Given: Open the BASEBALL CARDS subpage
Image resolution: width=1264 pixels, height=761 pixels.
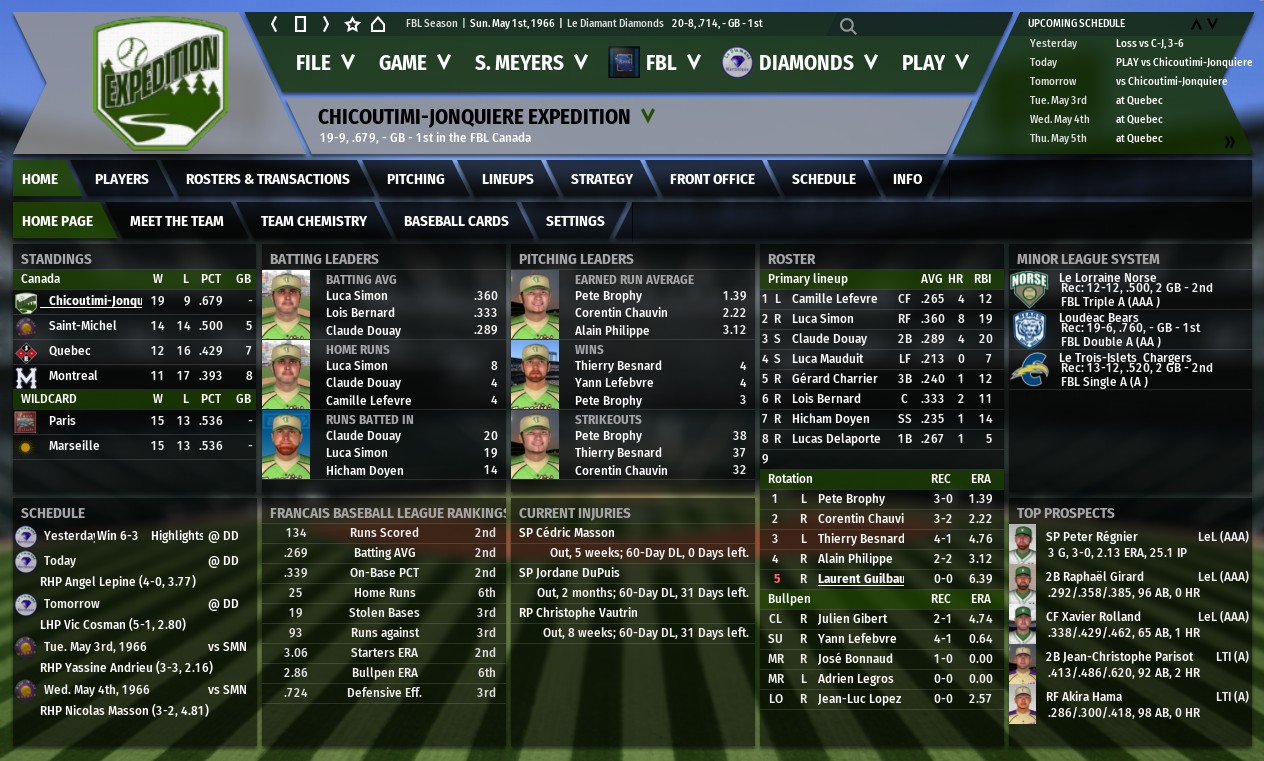Looking at the screenshot, I should click(x=456, y=221).
